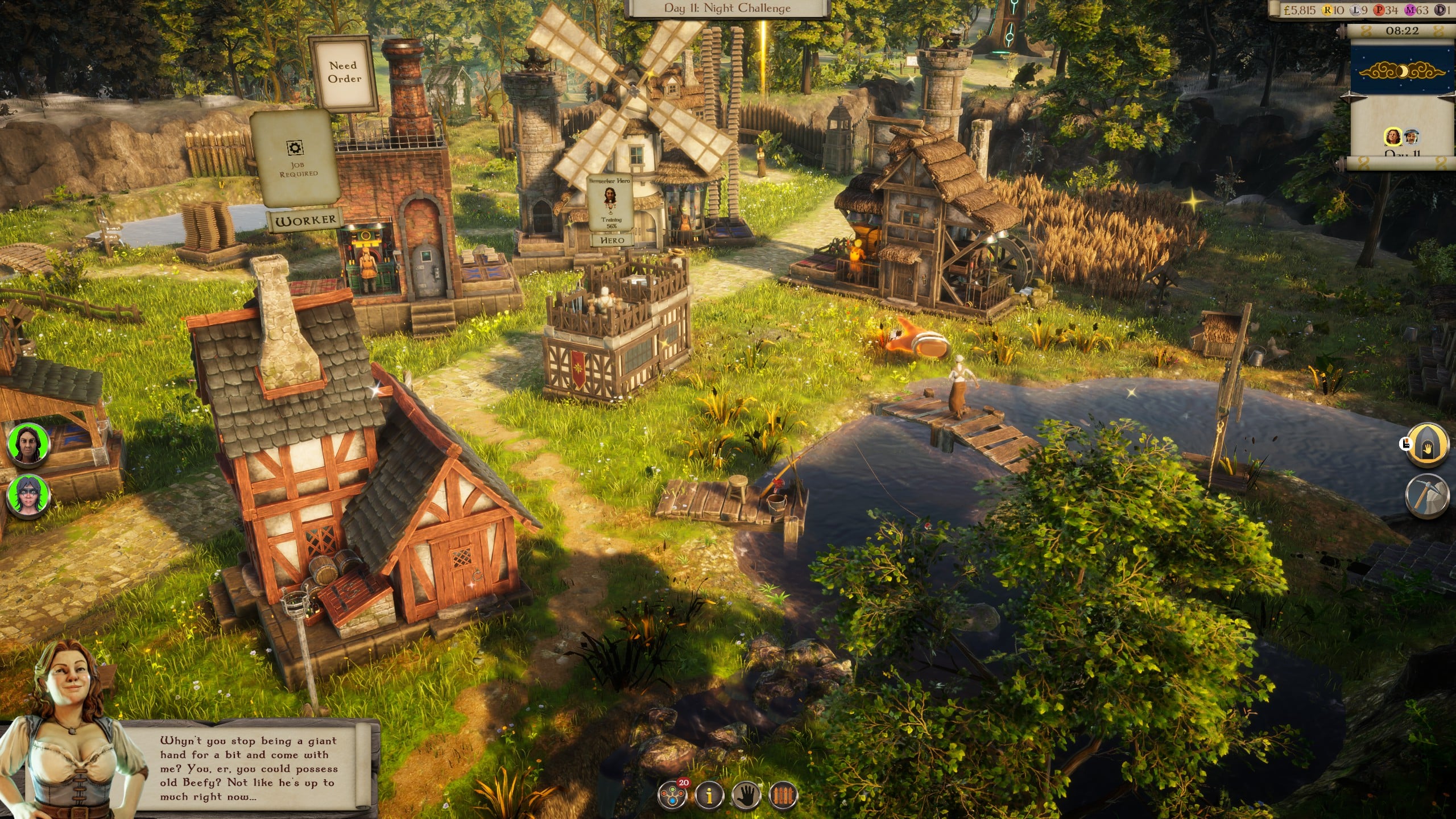Open the golden info 'i' button
The width and height of the screenshot is (1456, 819).
pyautogui.click(x=709, y=795)
